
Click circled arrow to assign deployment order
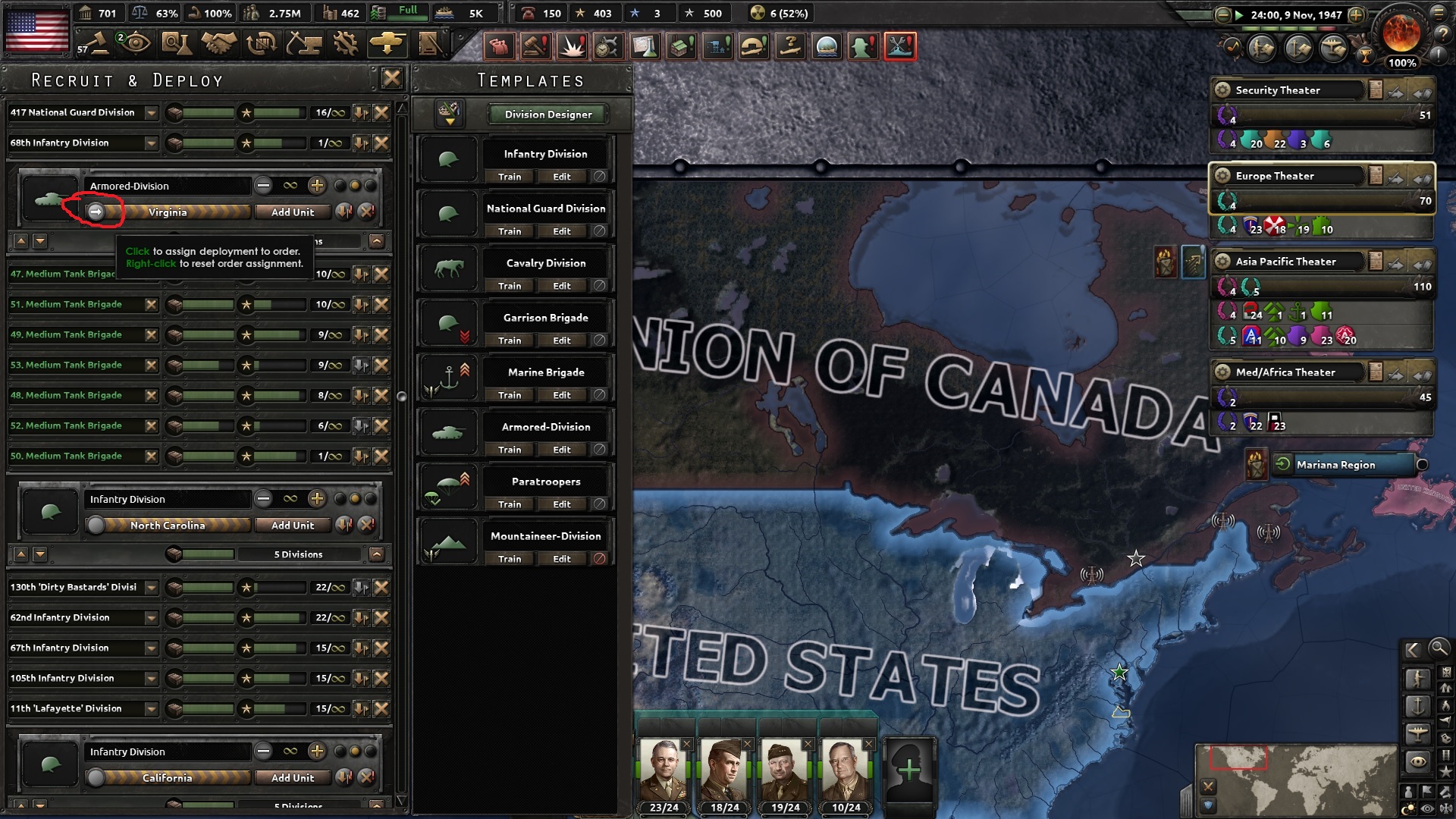(x=96, y=212)
